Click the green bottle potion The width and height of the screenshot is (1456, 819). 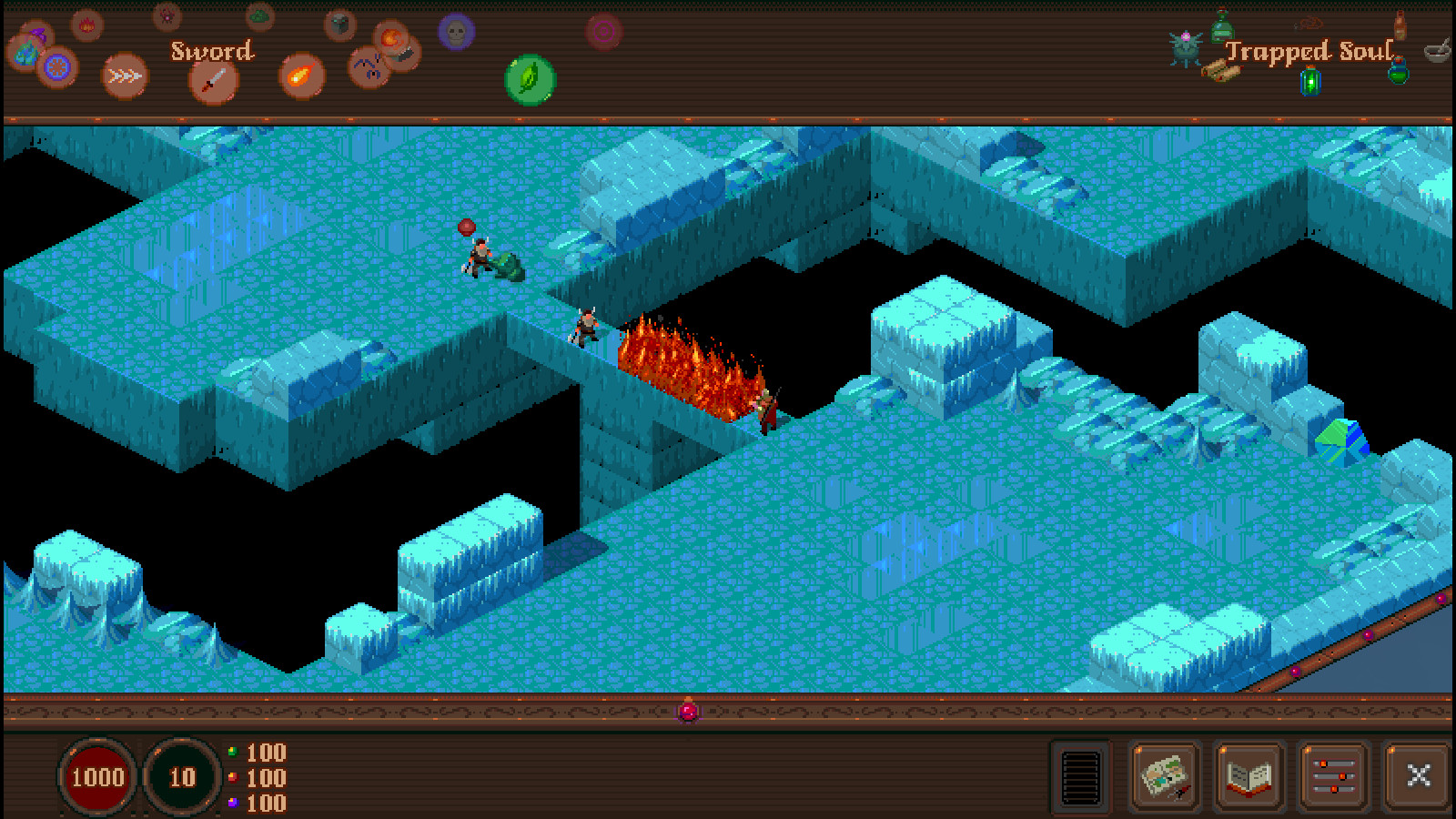1222,27
